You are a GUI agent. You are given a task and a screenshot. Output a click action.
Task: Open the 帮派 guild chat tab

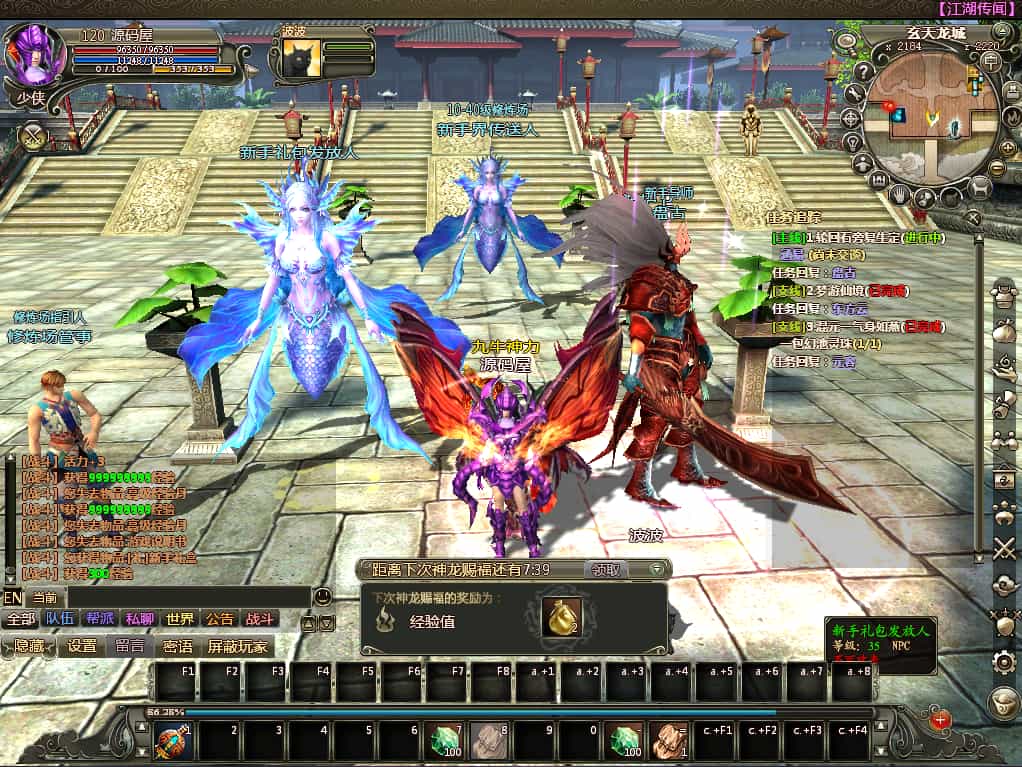coord(100,619)
